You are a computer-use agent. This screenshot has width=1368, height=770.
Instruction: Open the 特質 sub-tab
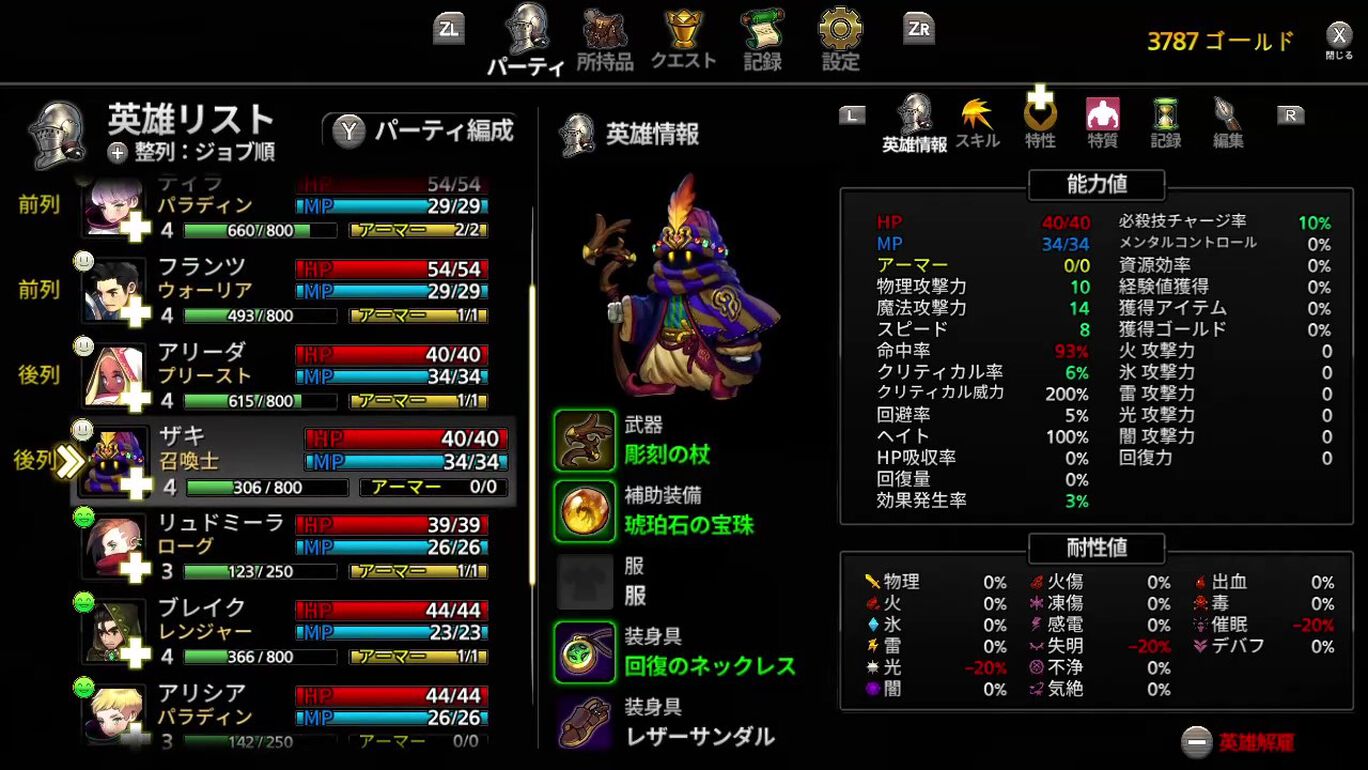pos(1102,123)
